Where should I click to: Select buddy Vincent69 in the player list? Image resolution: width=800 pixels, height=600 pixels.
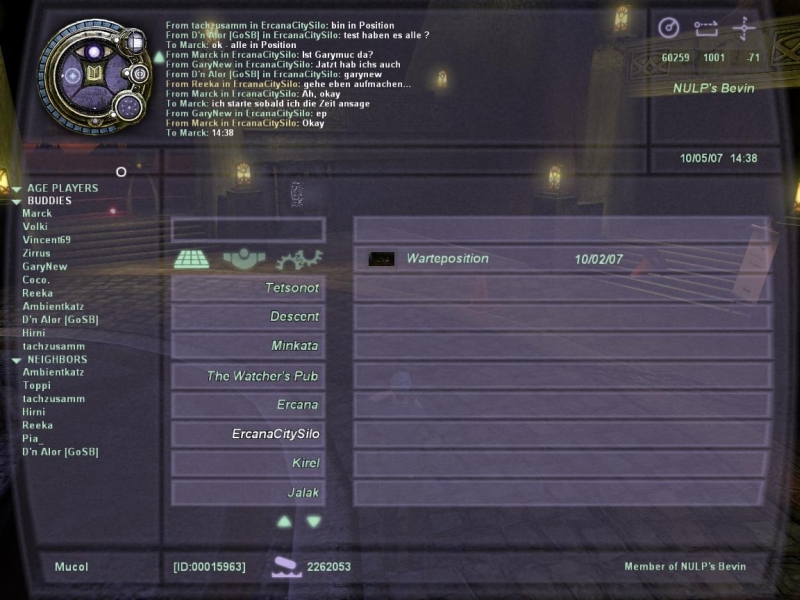click(46, 240)
